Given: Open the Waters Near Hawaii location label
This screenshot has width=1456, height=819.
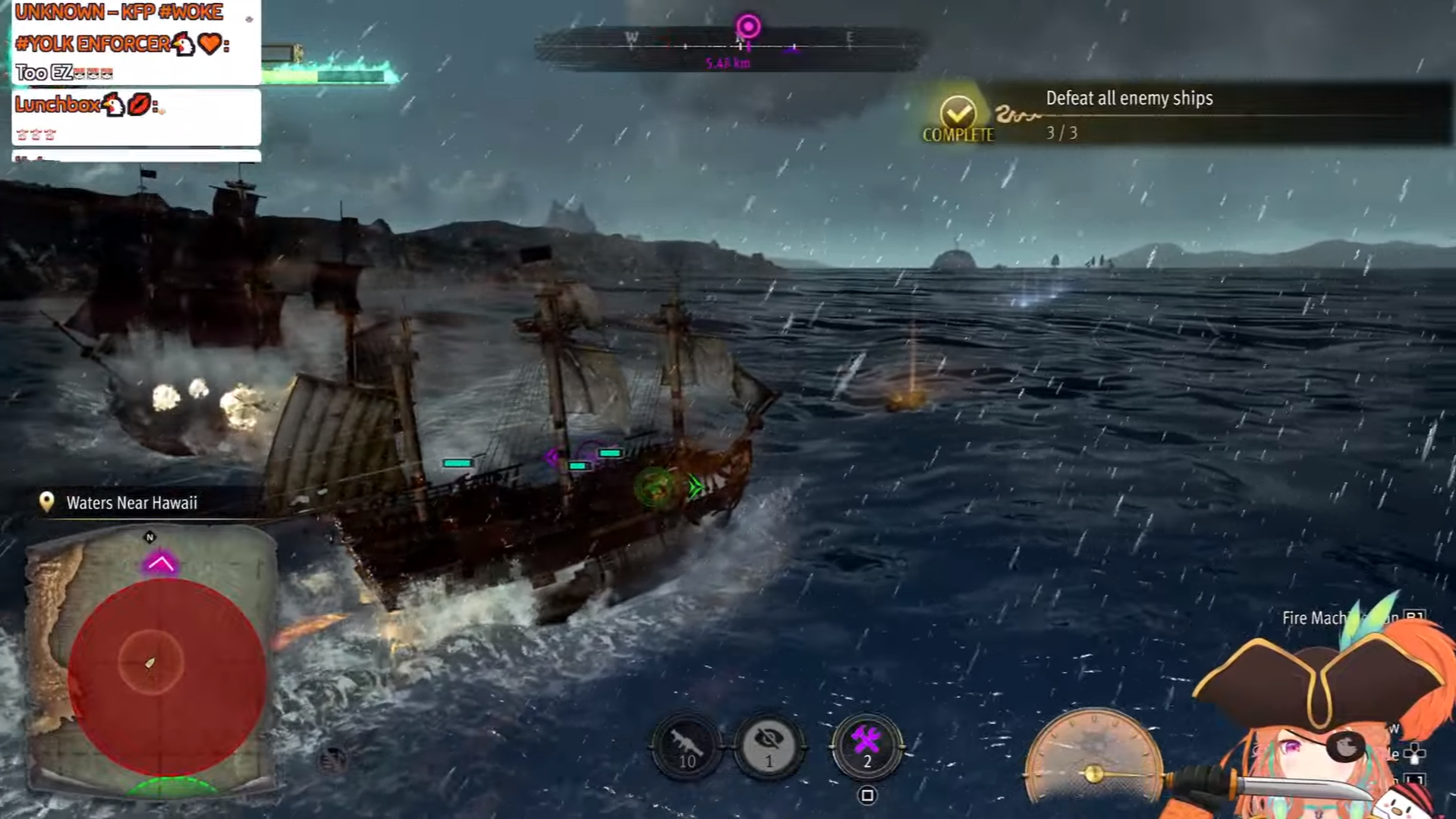Looking at the screenshot, I should coord(131,503).
